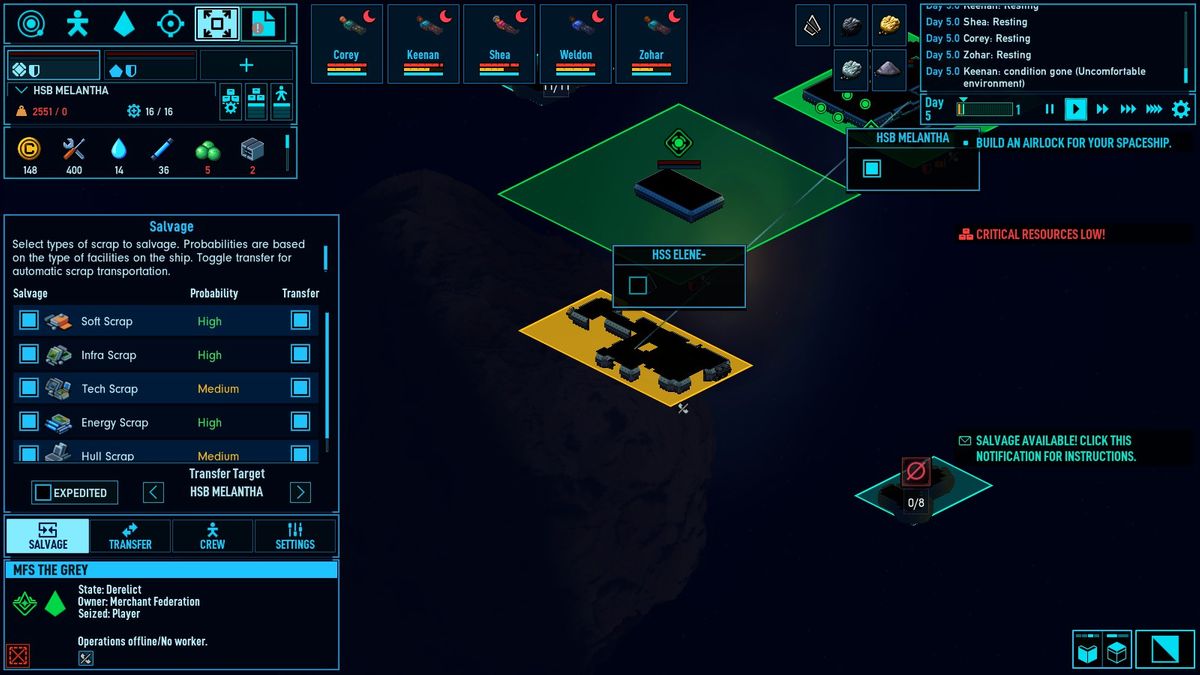Open the Crew tab
Viewport: 1200px width, 675px height.
(212, 536)
